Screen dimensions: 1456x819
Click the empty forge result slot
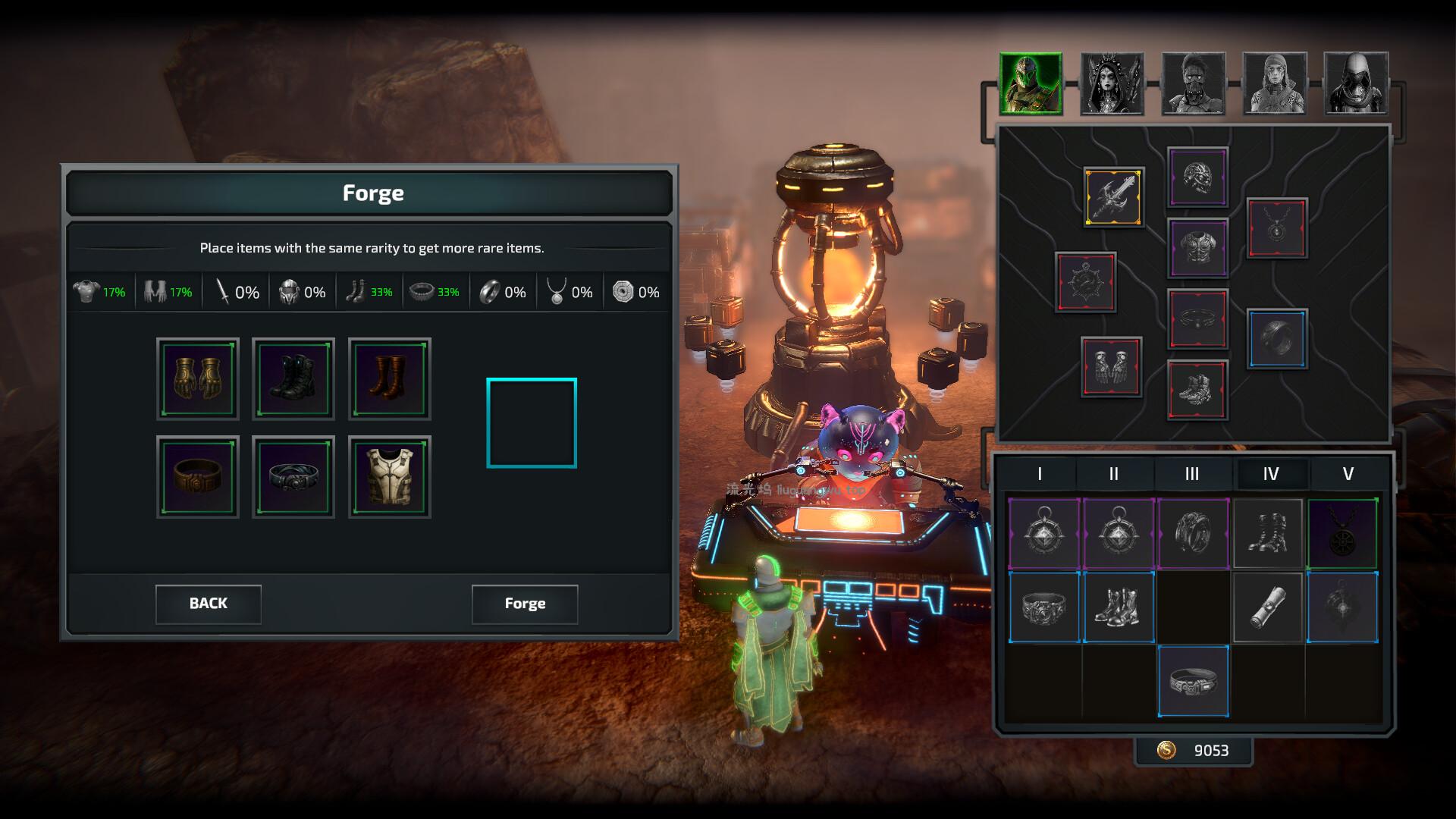[532, 423]
